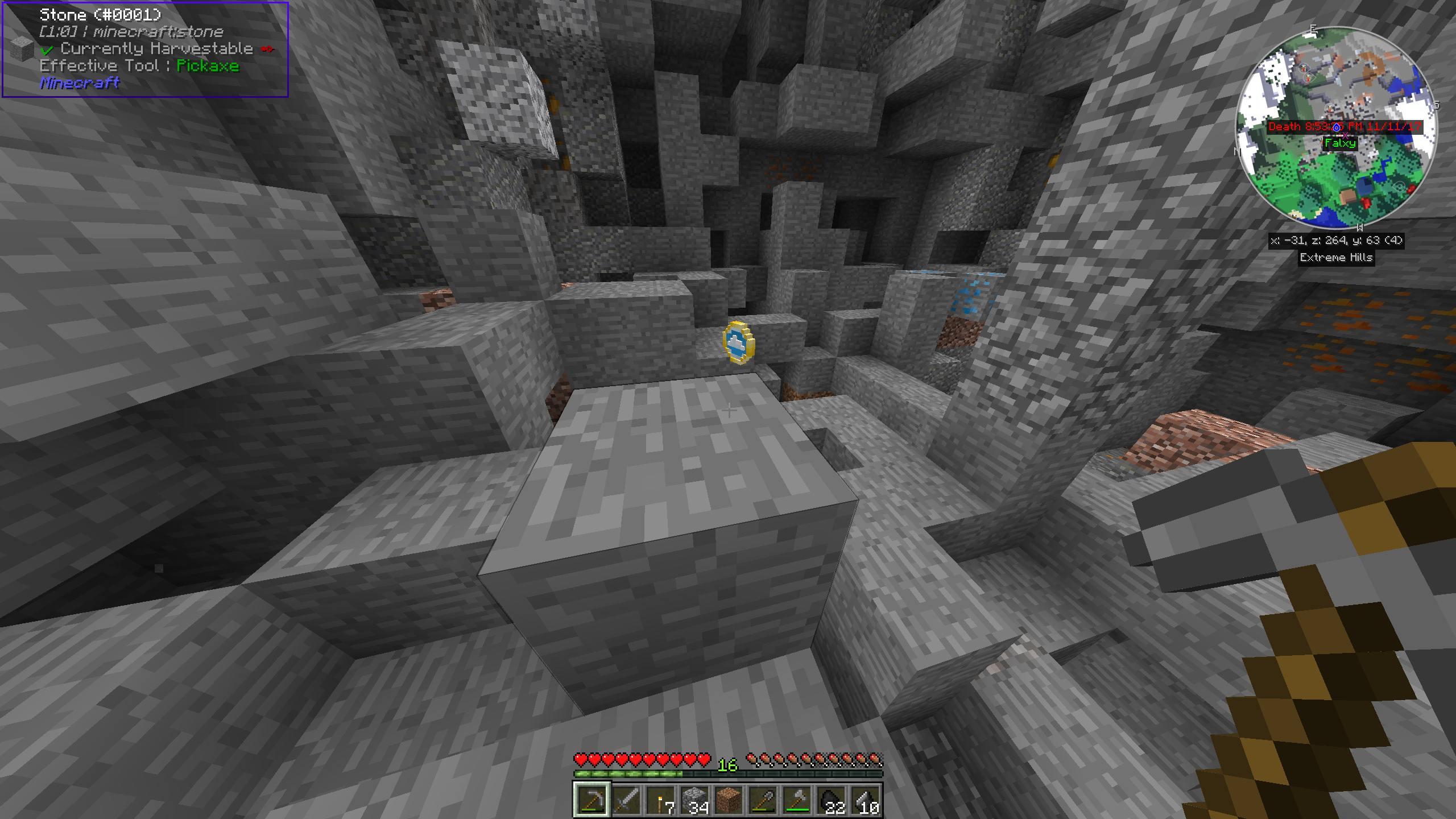Select the cobblestone stack of 34
The image size is (1456, 819).
694,800
